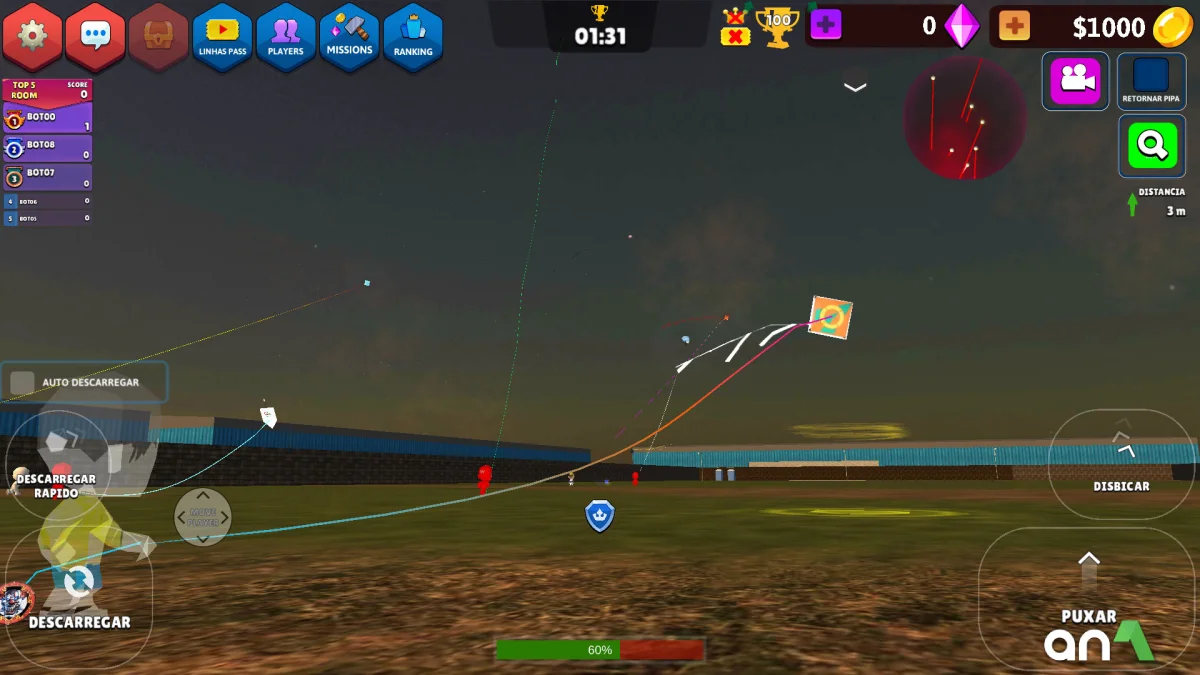The width and height of the screenshot is (1200, 675).
Task: Open the chat bubble button
Action: [95, 36]
